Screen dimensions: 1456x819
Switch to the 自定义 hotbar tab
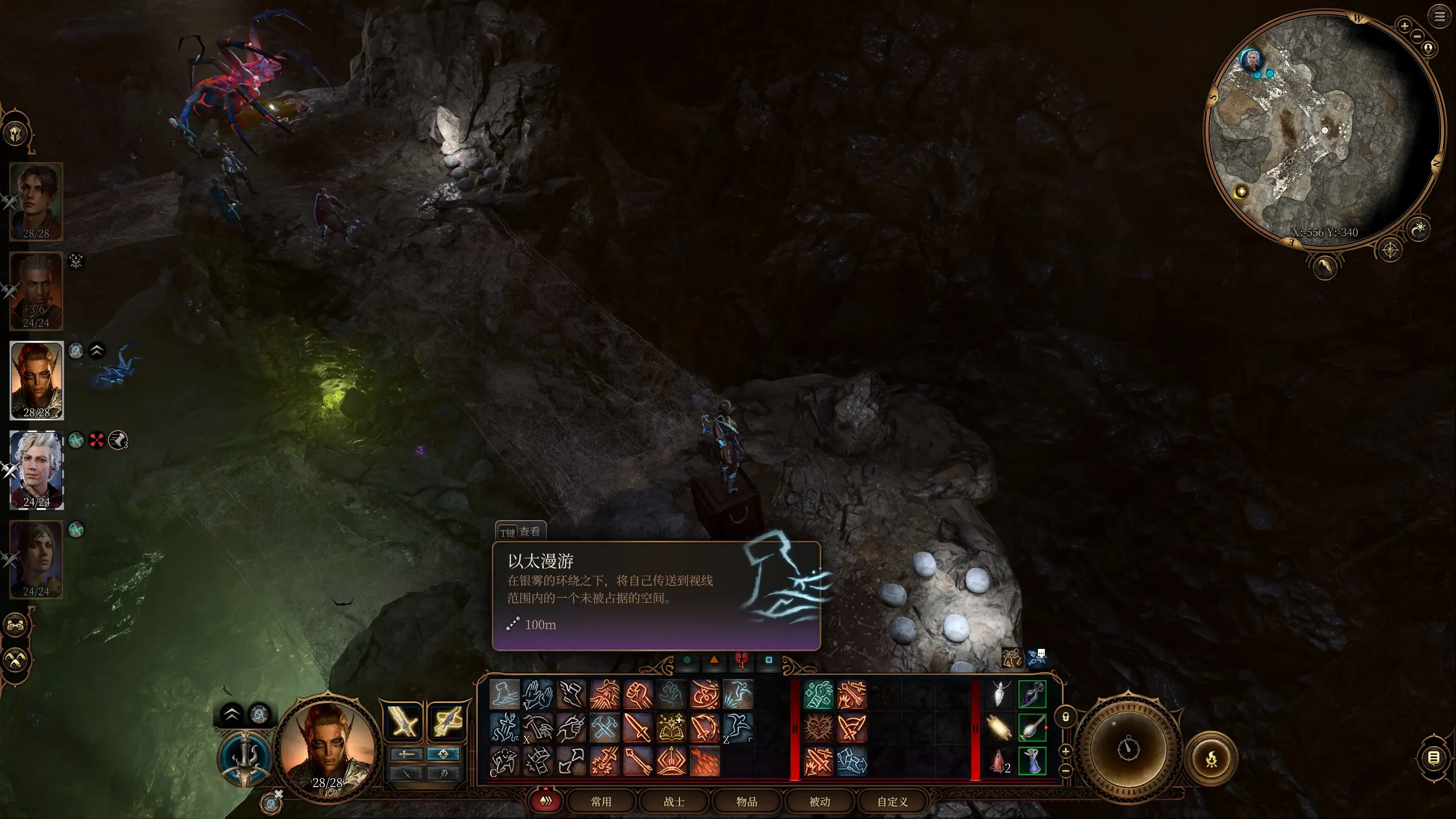892,801
